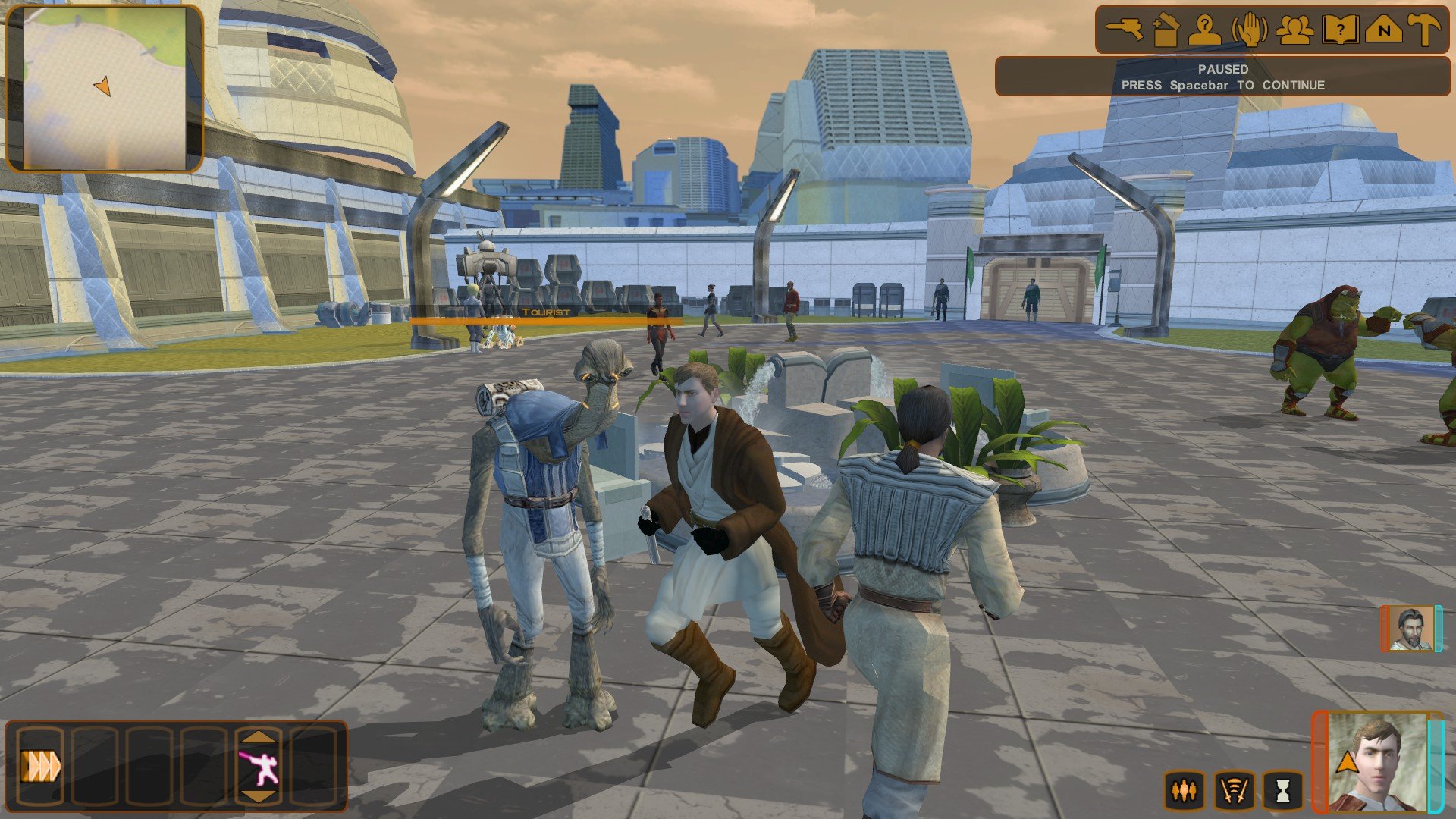Cycle the attack slot with its up arrow
Viewport: 1456px width, 819px height.
click(259, 736)
